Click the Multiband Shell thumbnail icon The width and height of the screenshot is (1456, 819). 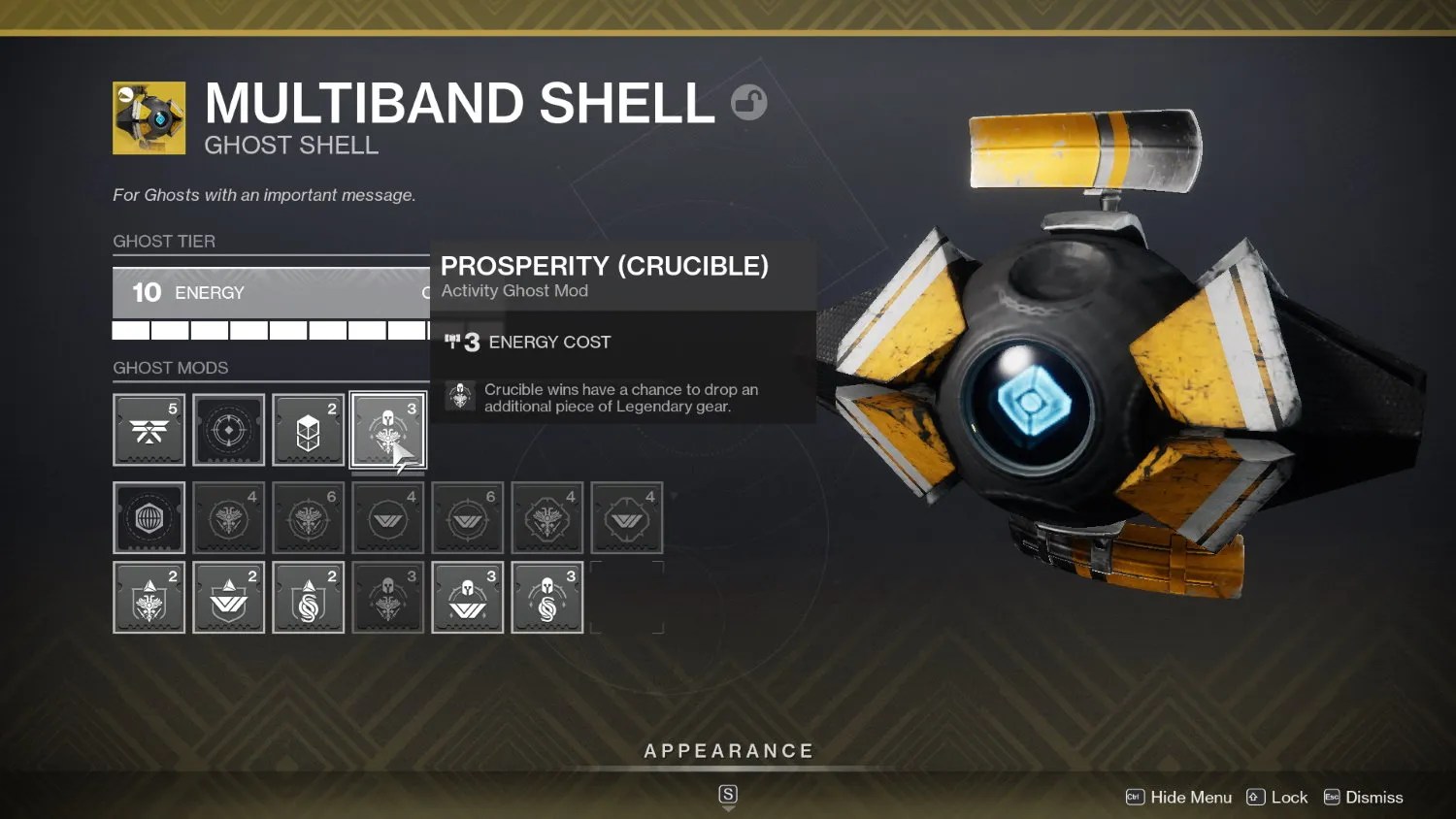[149, 116]
